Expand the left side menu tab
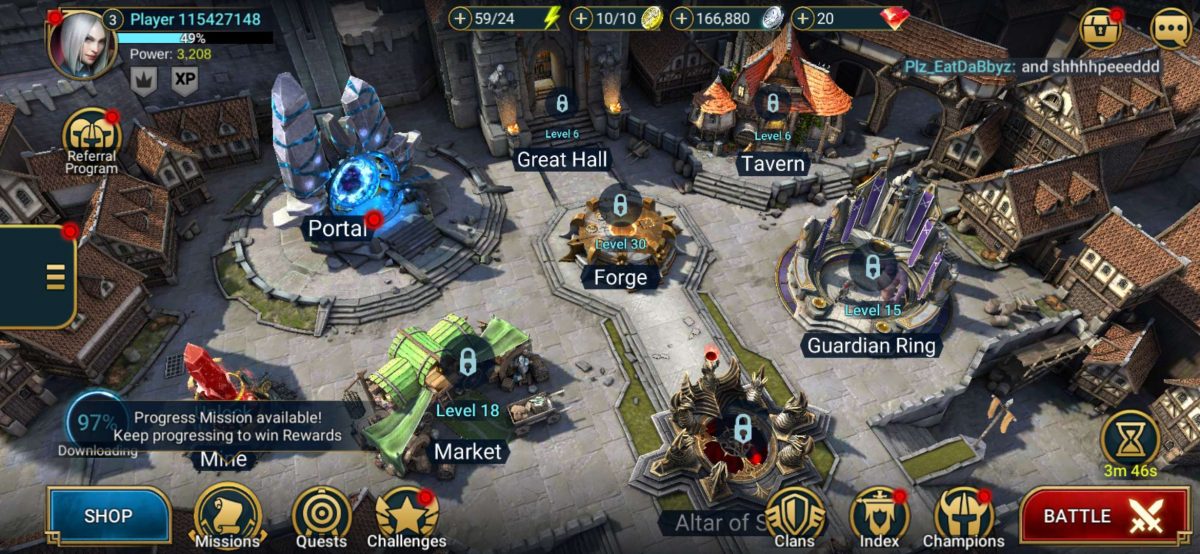Image resolution: width=1200 pixels, height=554 pixels. coord(38,277)
